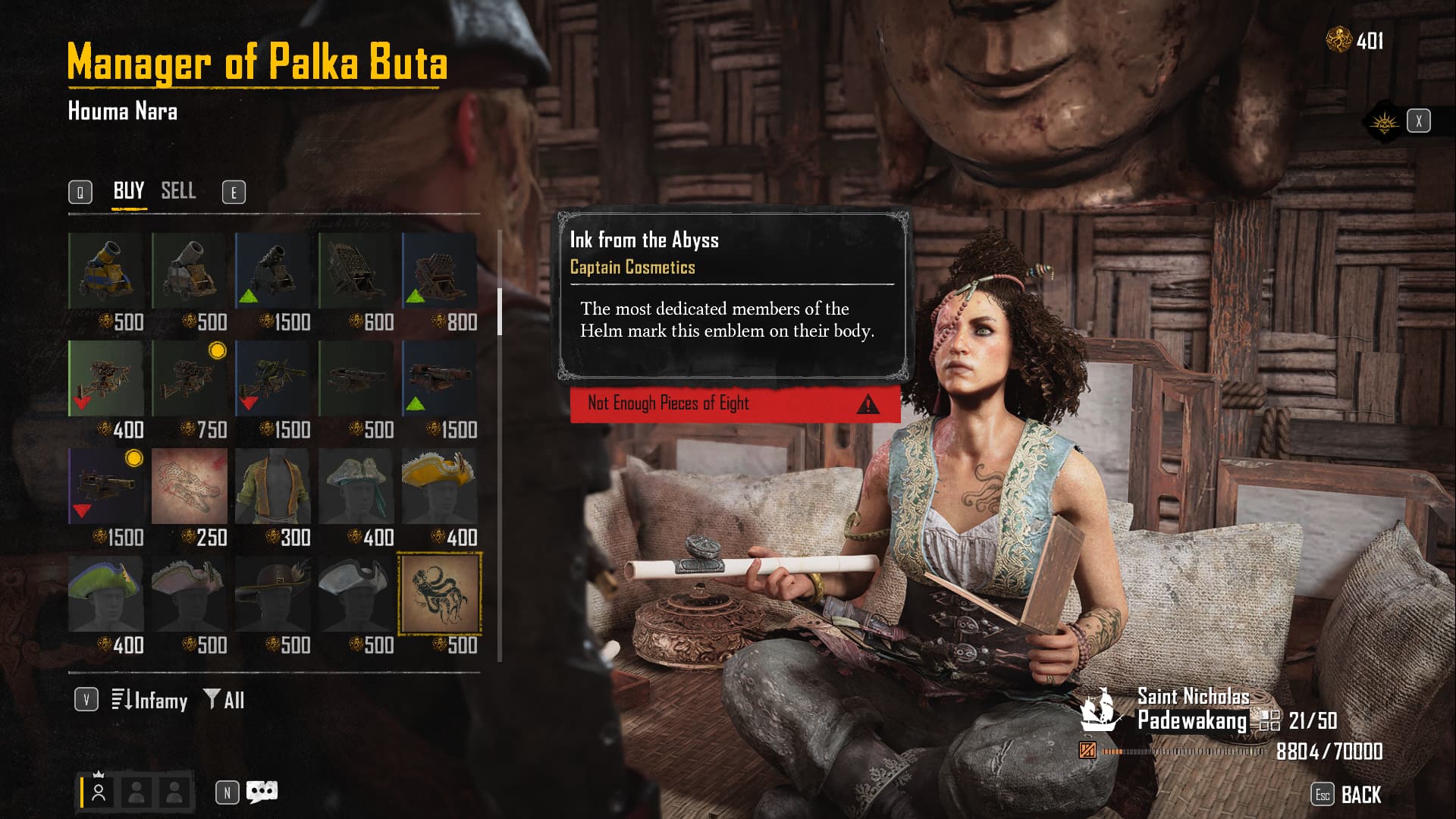Select the crowned captain profile icon
This screenshot has height=819, width=1456.
tap(99, 791)
